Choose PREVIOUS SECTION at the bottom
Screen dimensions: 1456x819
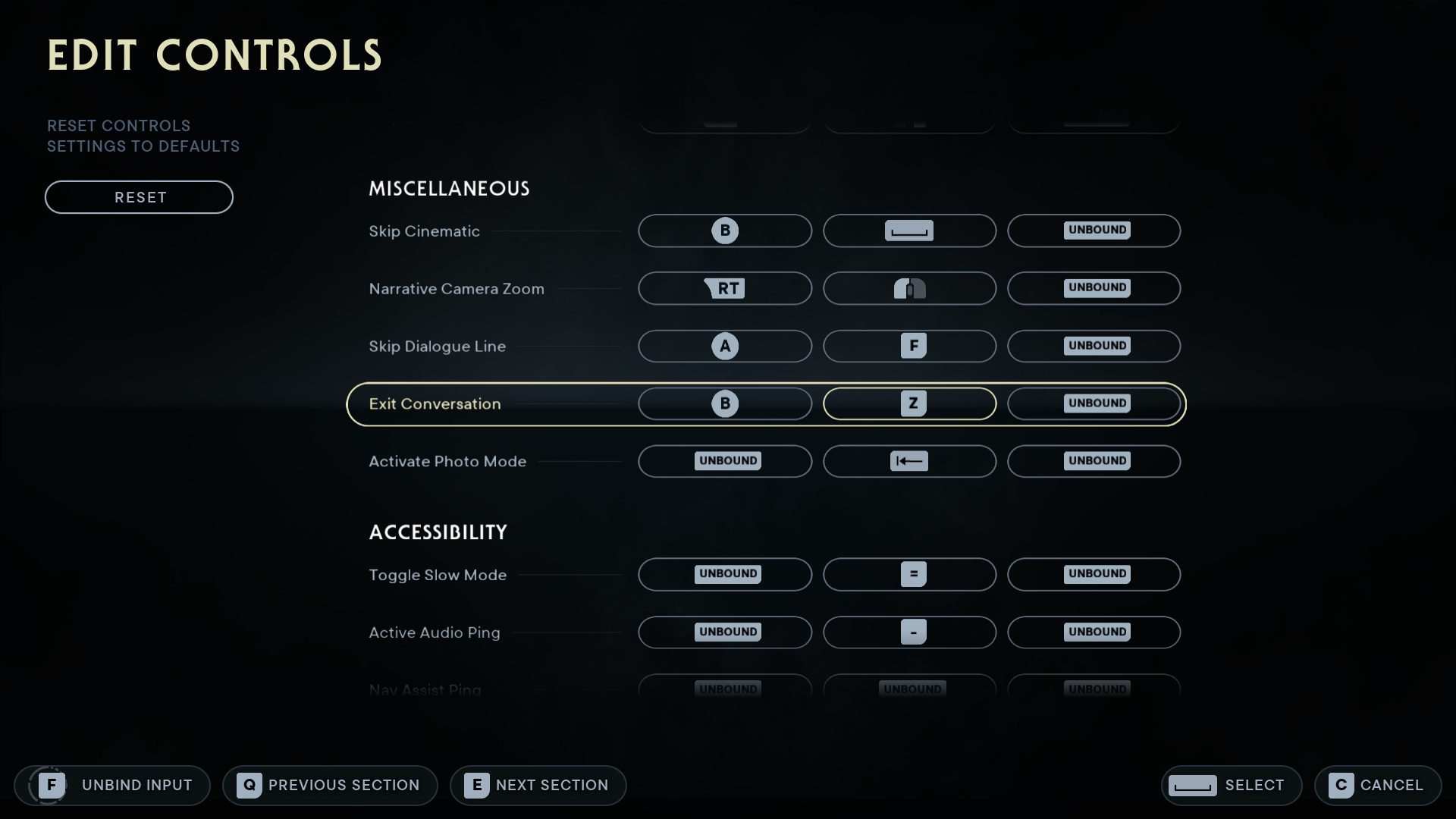329,785
